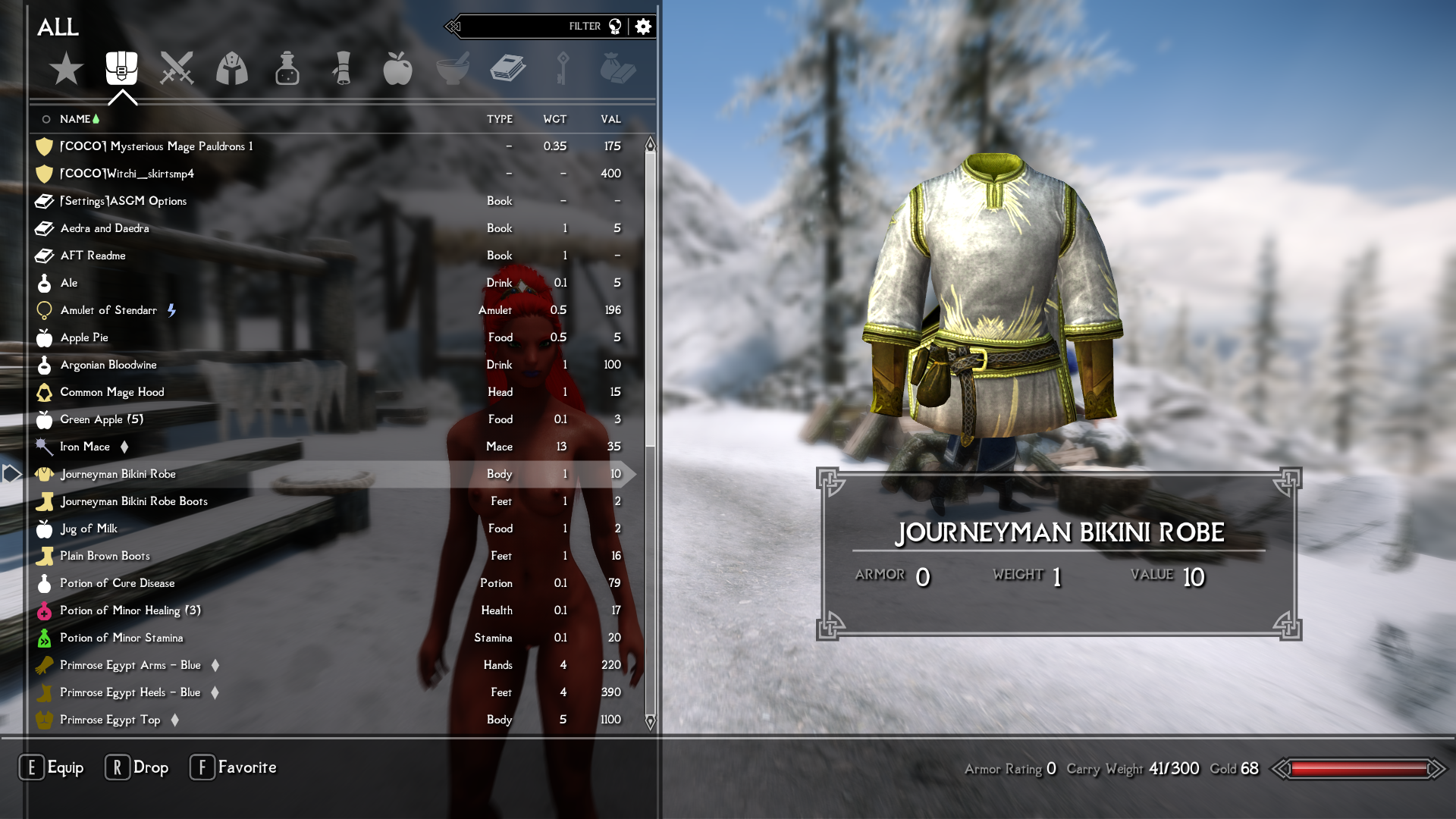The width and height of the screenshot is (1456, 819).
Task: Open the Misc ingot category filter
Action: [618, 68]
